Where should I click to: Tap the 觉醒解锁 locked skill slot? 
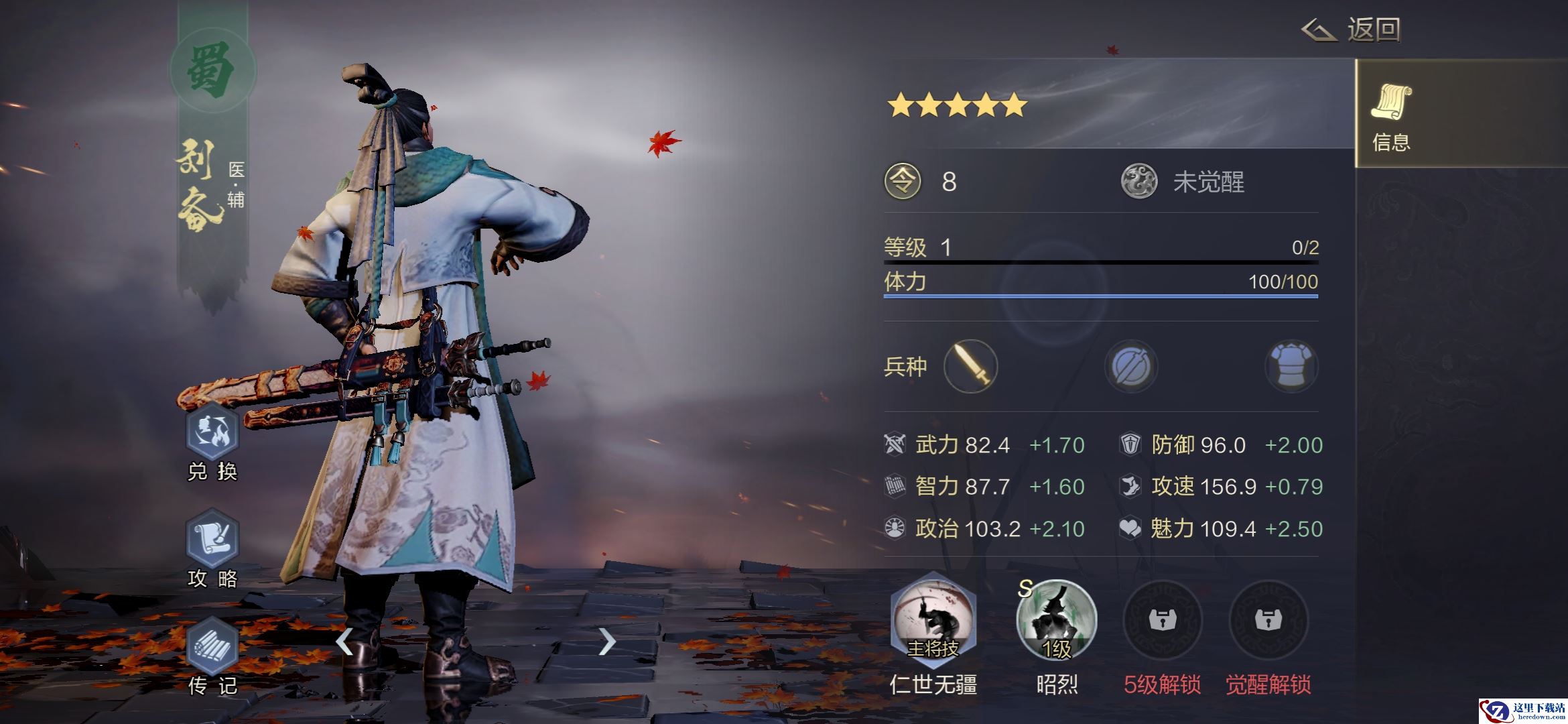pyautogui.click(x=1268, y=620)
